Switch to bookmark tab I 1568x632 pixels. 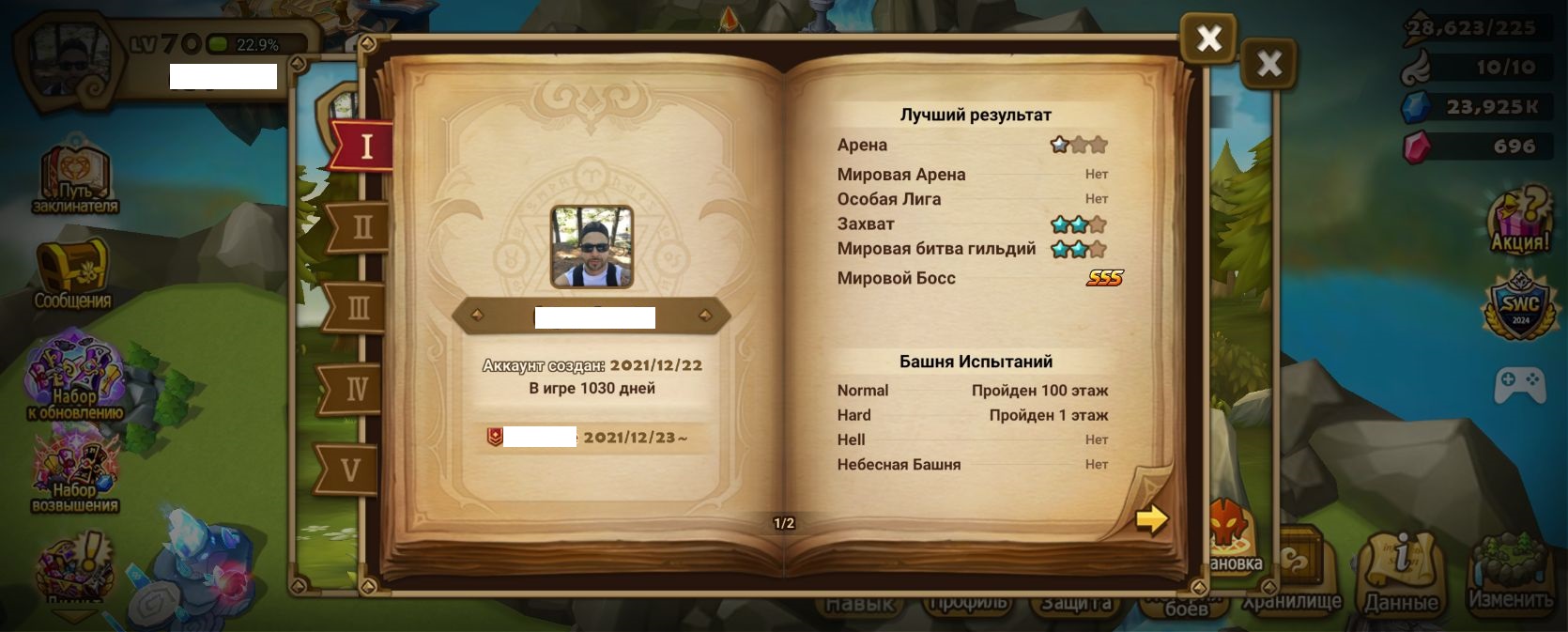(x=363, y=147)
